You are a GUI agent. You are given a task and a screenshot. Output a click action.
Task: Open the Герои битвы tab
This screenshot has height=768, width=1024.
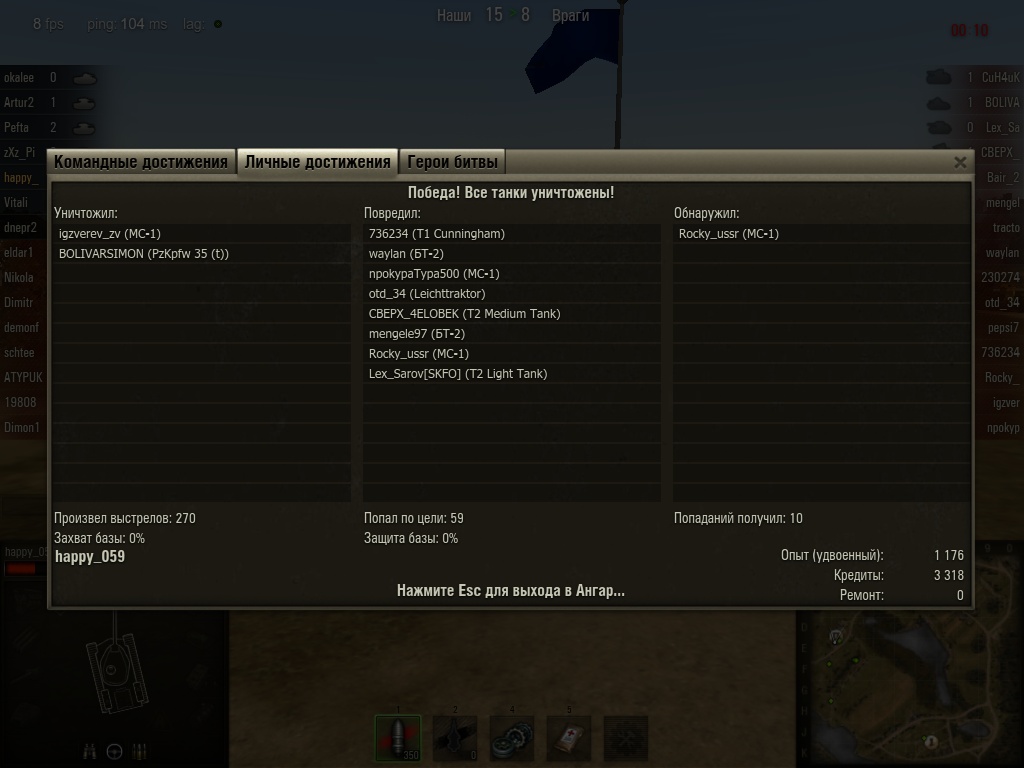click(451, 162)
